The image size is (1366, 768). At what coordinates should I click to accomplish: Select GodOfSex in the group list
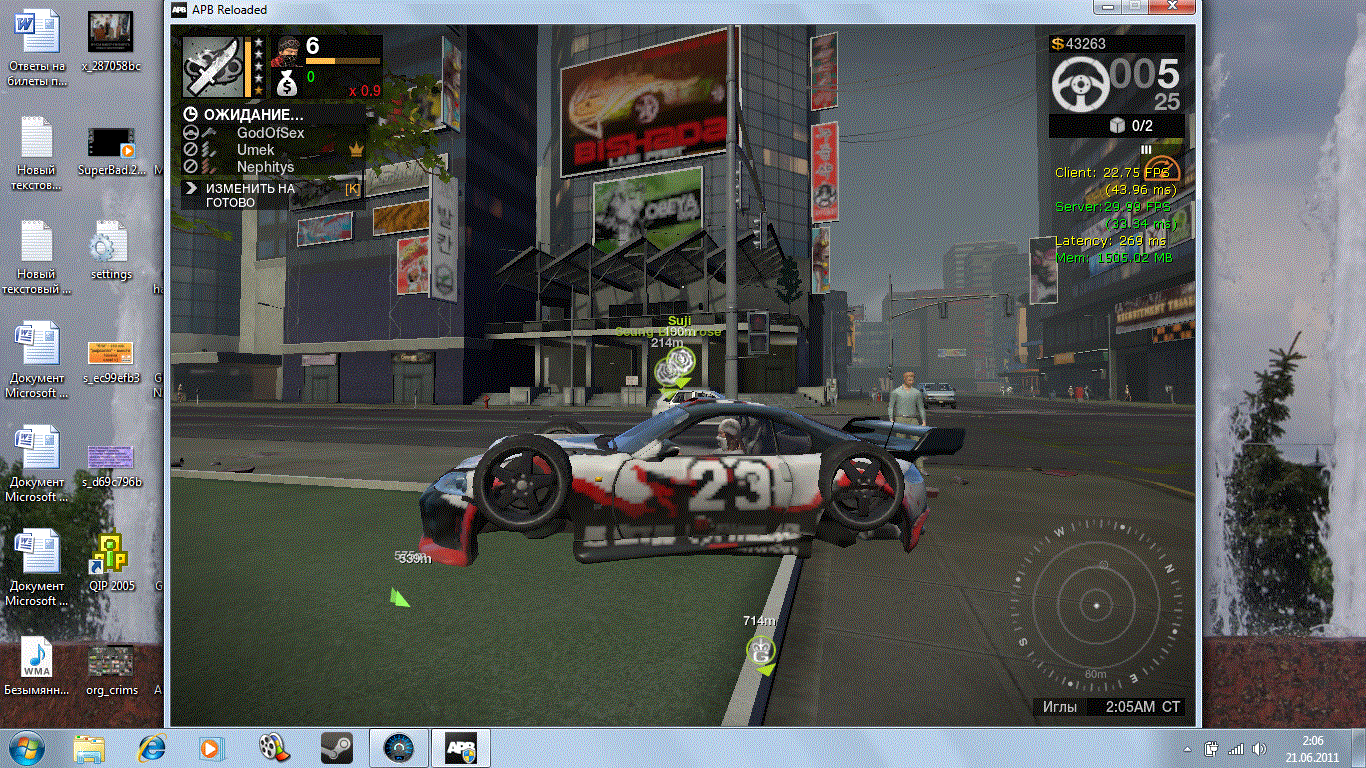coord(270,133)
